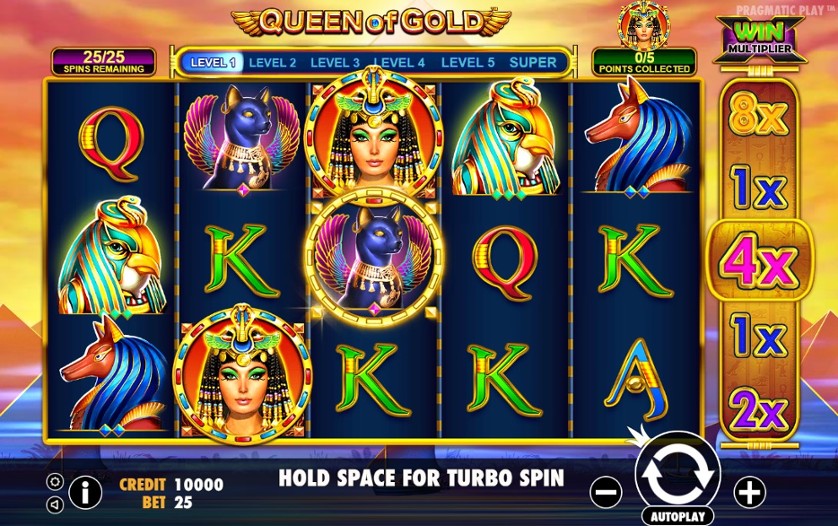Decrease the bet with the minus button

[x=606, y=491]
